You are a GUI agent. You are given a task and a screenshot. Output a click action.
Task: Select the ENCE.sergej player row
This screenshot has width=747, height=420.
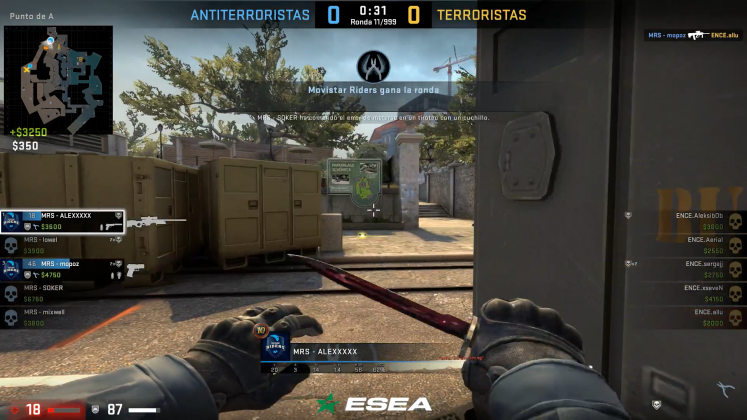690,269
